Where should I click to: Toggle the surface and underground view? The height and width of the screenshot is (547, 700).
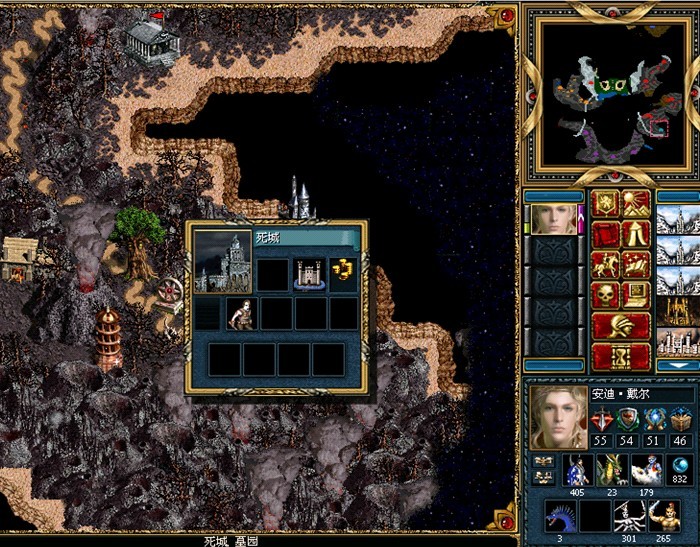coord(637,204)
